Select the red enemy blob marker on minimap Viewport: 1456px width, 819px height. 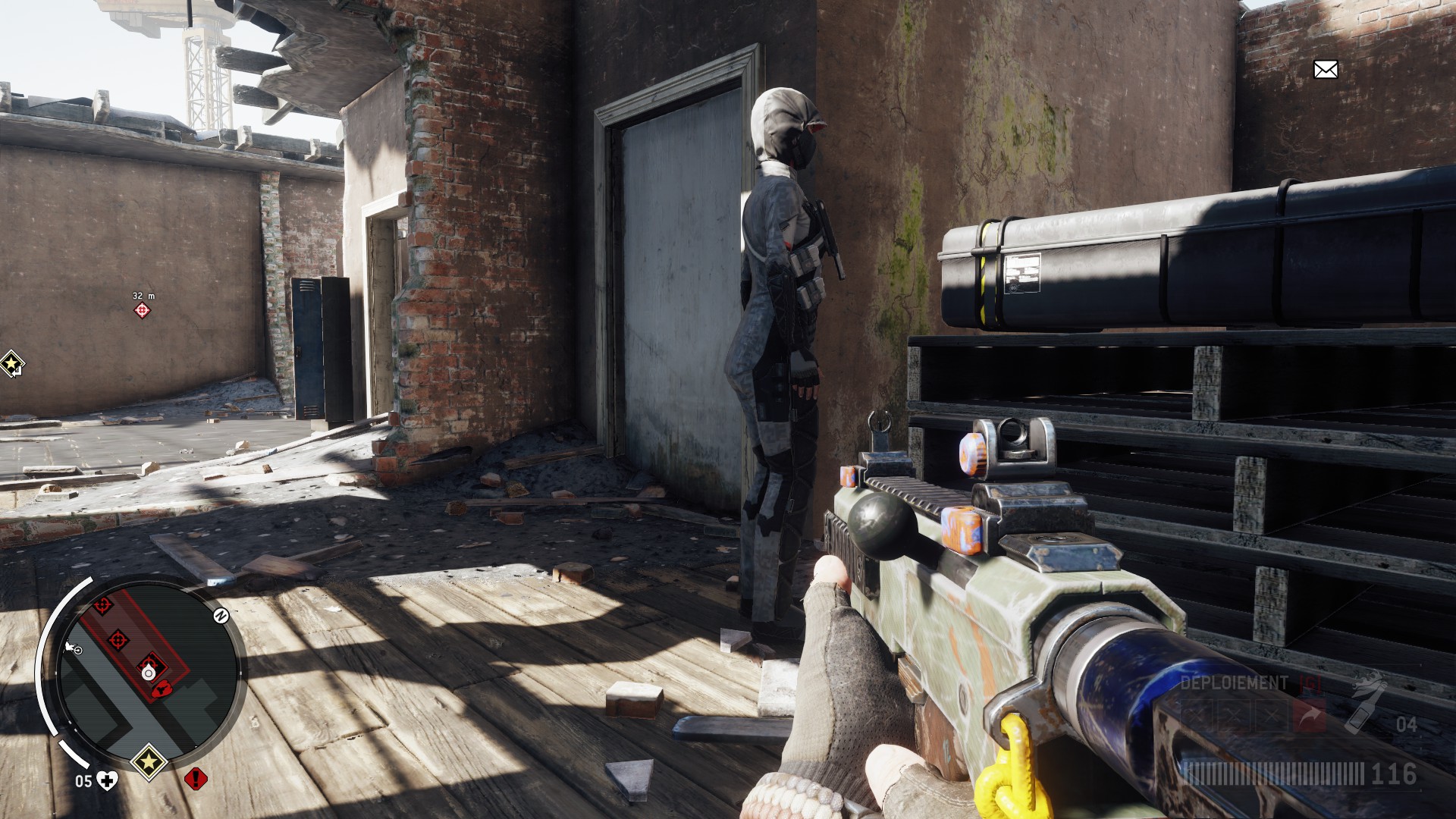coord(162,689)
